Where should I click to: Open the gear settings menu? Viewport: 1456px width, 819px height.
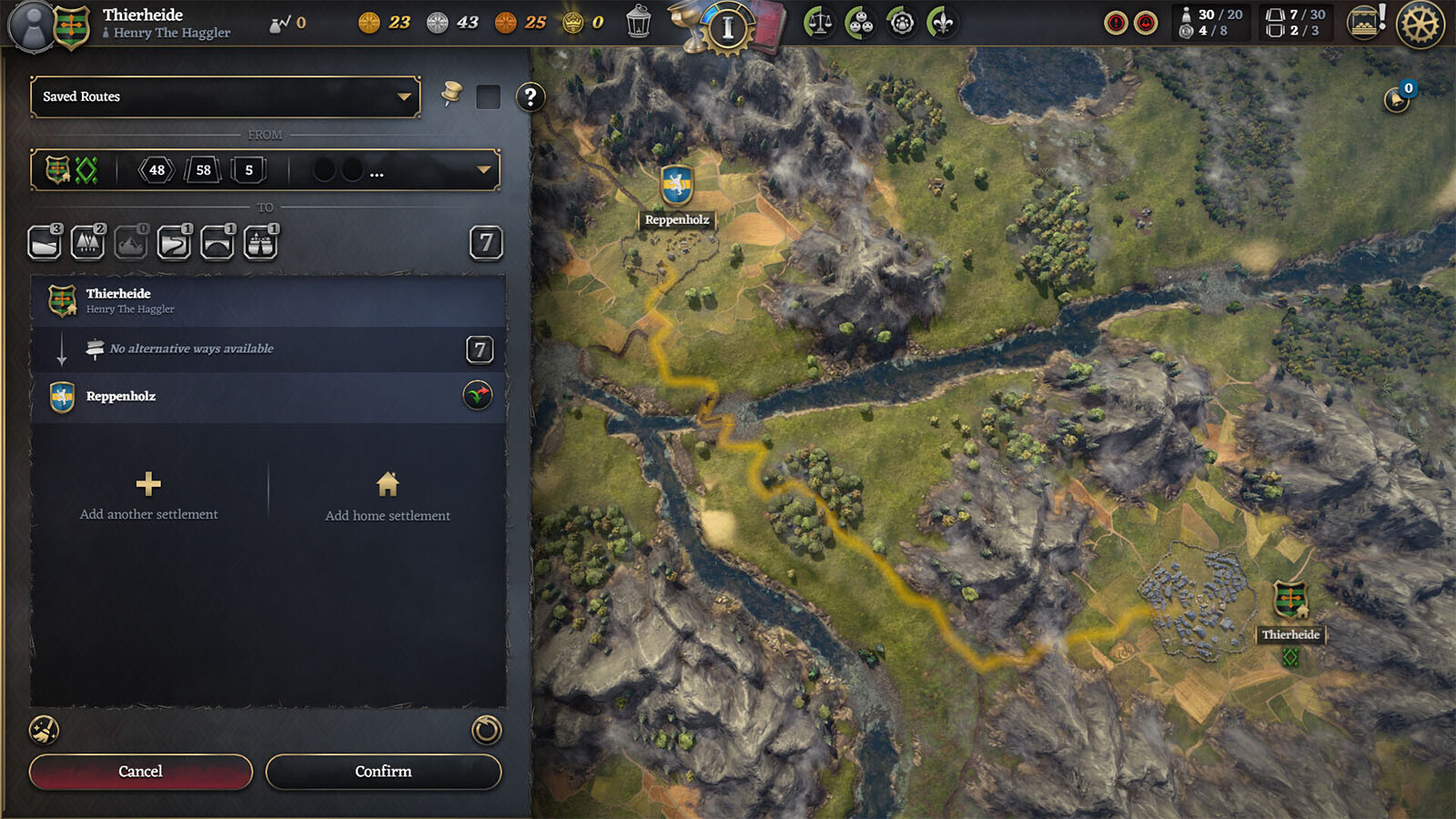(1420, 24)
